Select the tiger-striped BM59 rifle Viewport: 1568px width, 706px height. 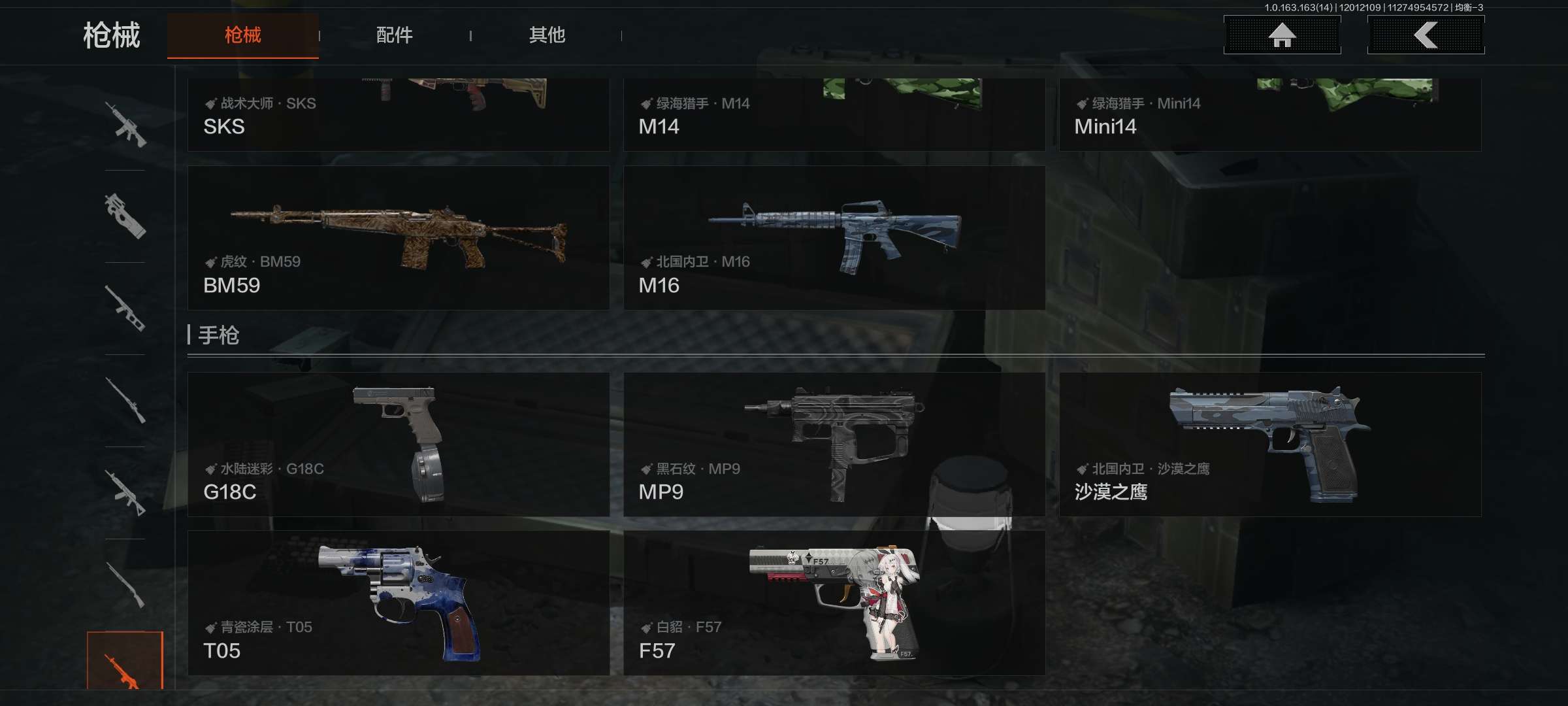coord(398,238)
